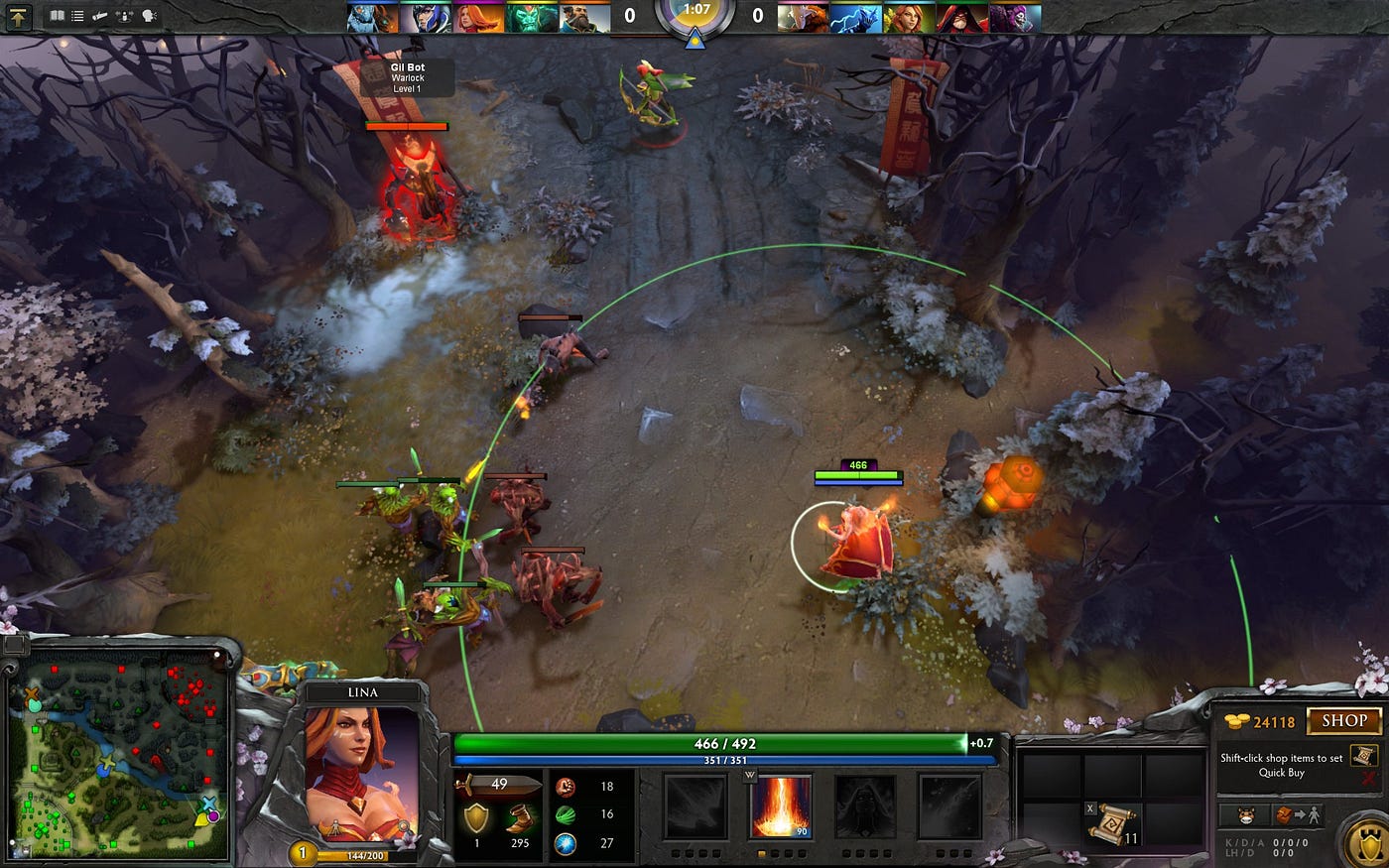Viewport: 1389px width, 868px height.
Task: Open the quest/guide book icon top left
Action: (55, 16)
